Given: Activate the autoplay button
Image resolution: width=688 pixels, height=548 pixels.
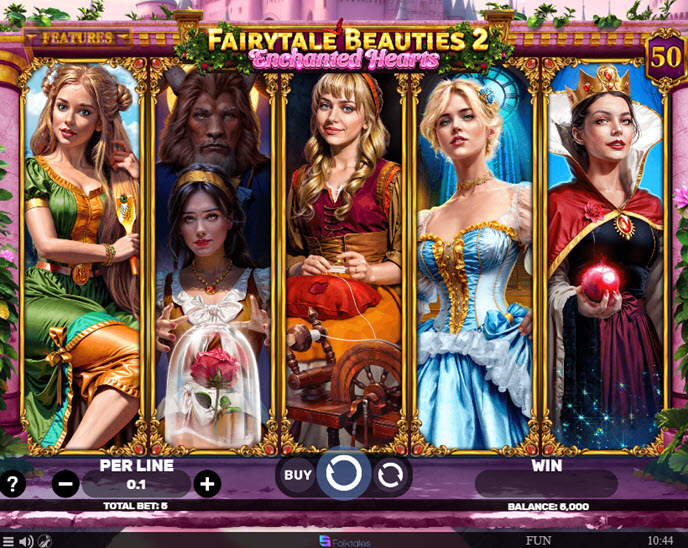Looking at the screenshot, I should pos(391,476).
